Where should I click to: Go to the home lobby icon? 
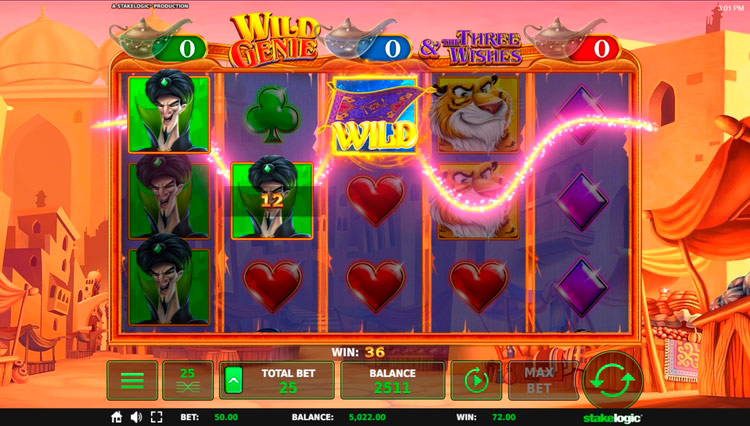[x=117, y=417]
